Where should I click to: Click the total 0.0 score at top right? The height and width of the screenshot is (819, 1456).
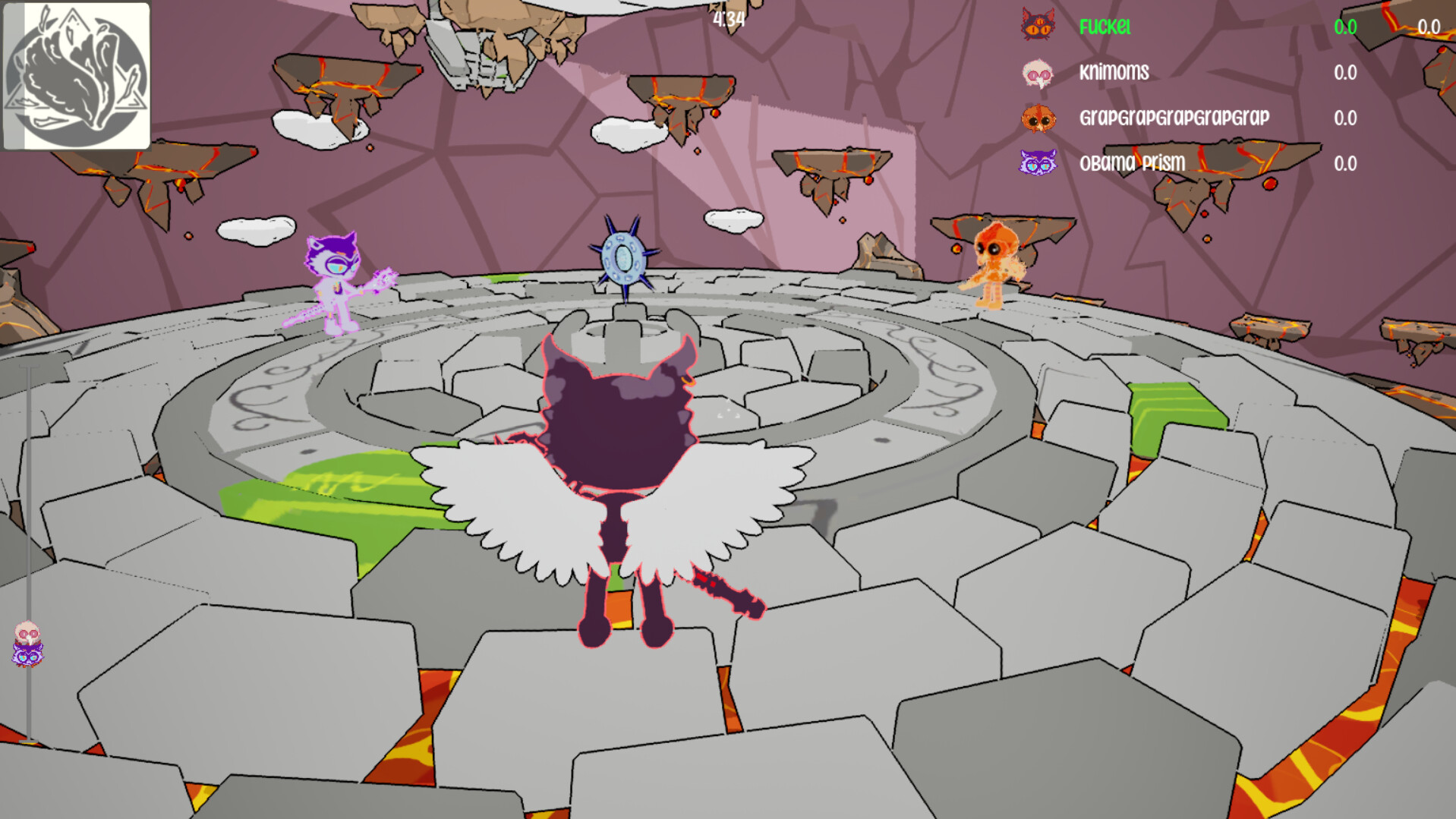[1427, 27]
